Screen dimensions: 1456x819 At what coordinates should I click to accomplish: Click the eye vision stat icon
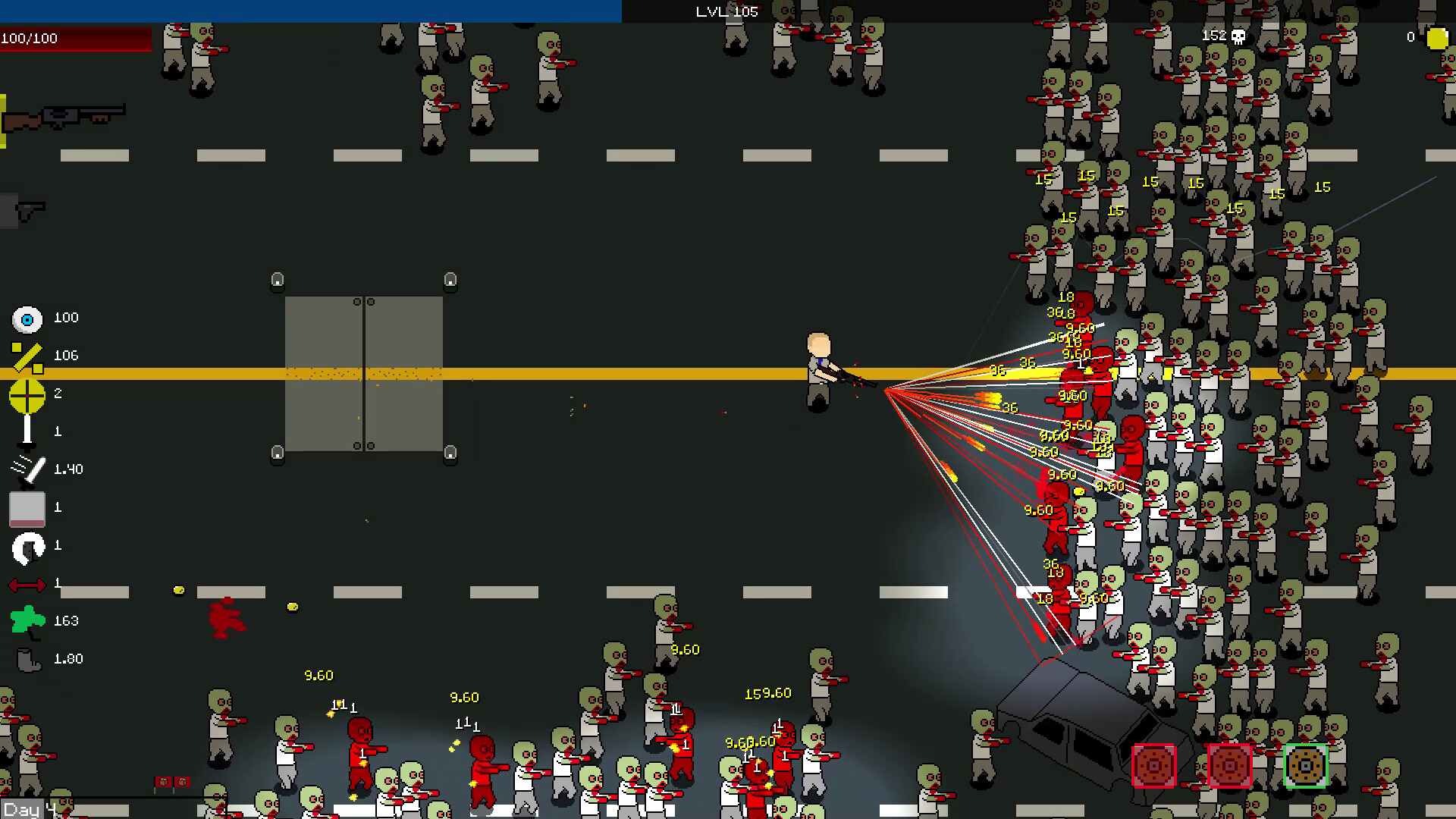27,317
